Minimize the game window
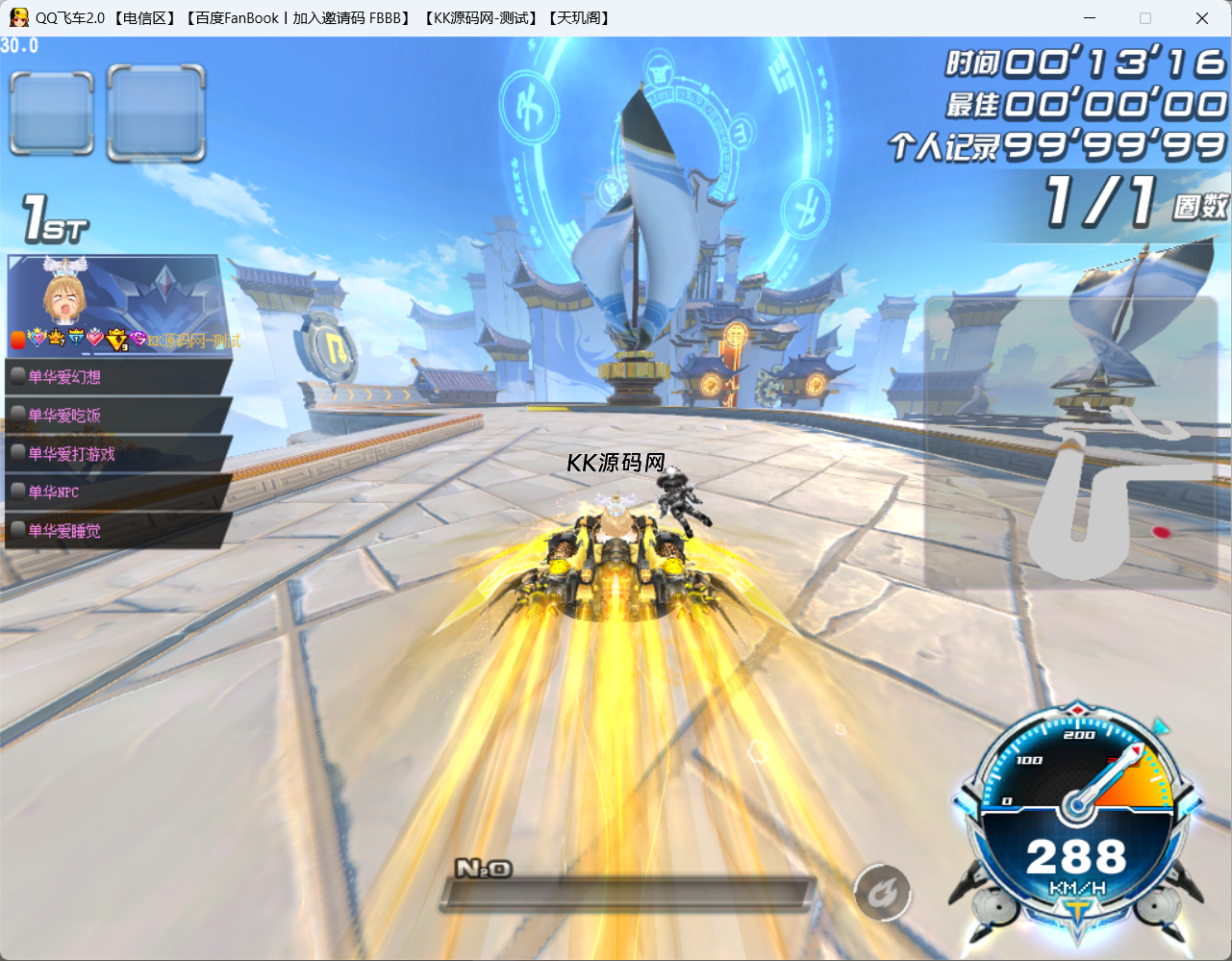The height and width of the screenshot is (961, 1232). [x=1090, y=18]
